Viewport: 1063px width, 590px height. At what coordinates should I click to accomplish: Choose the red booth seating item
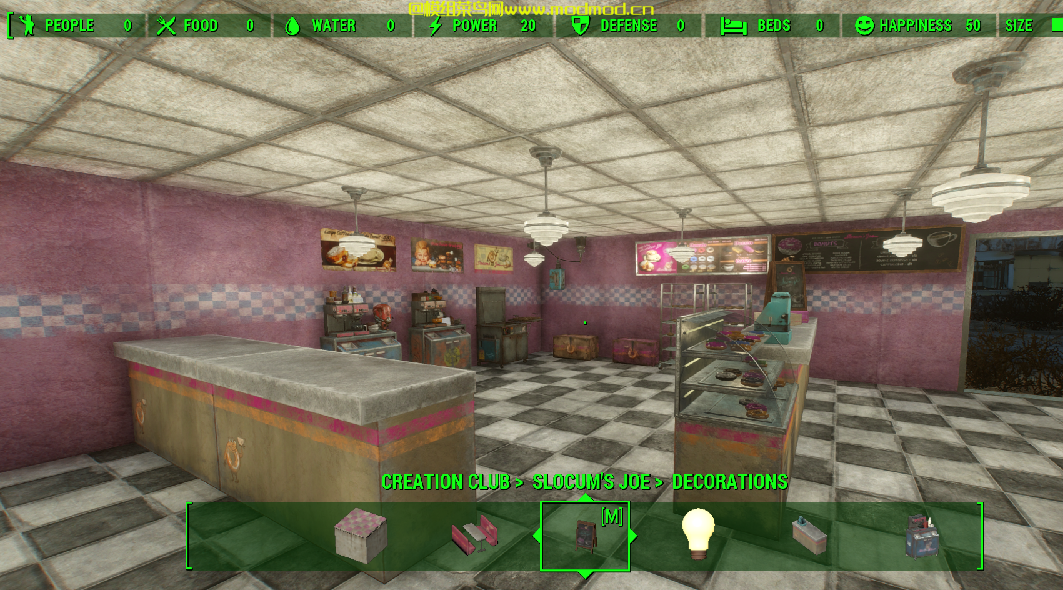pos(474,535)
